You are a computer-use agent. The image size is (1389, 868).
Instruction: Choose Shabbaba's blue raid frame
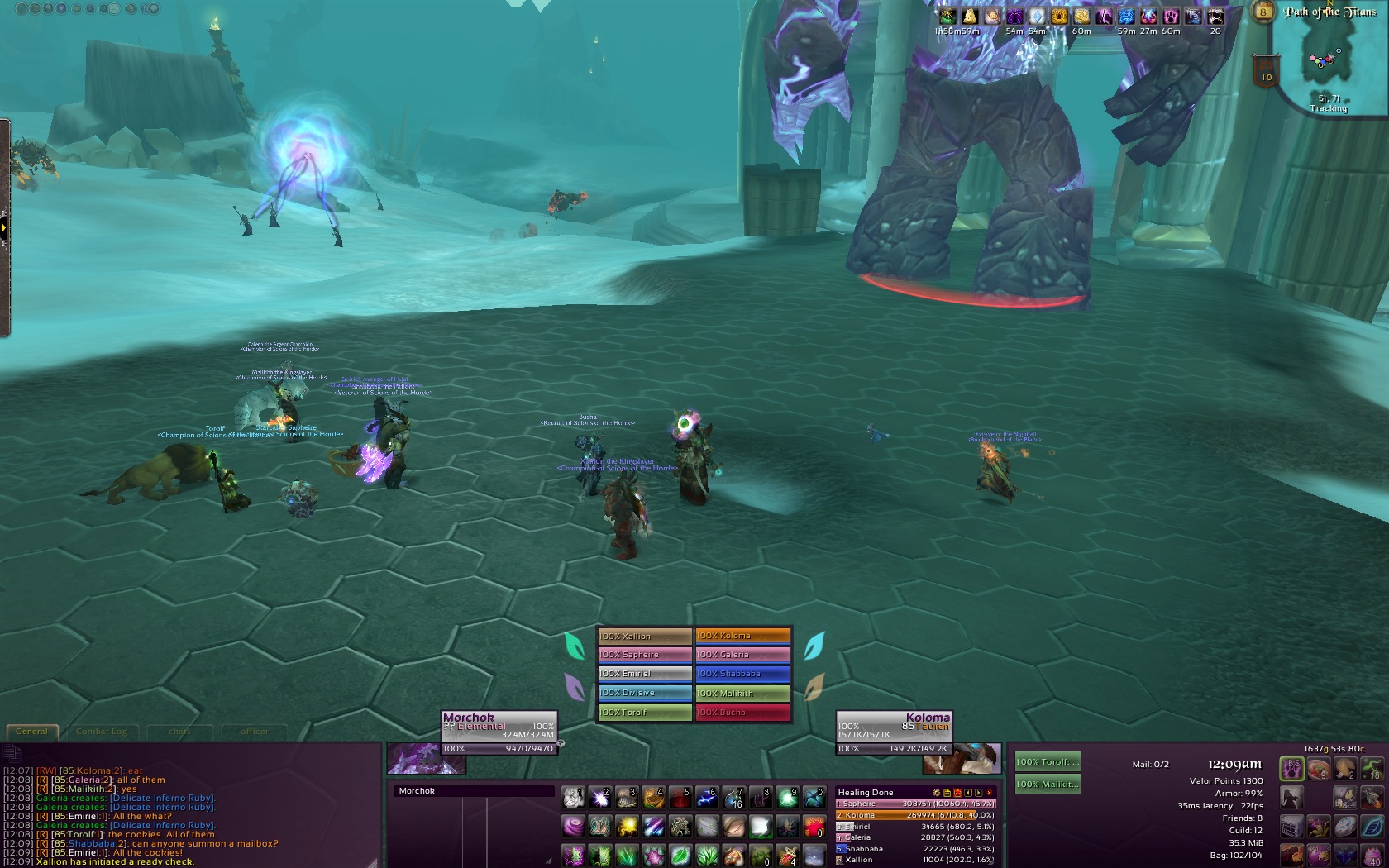[x=742, y=674]
